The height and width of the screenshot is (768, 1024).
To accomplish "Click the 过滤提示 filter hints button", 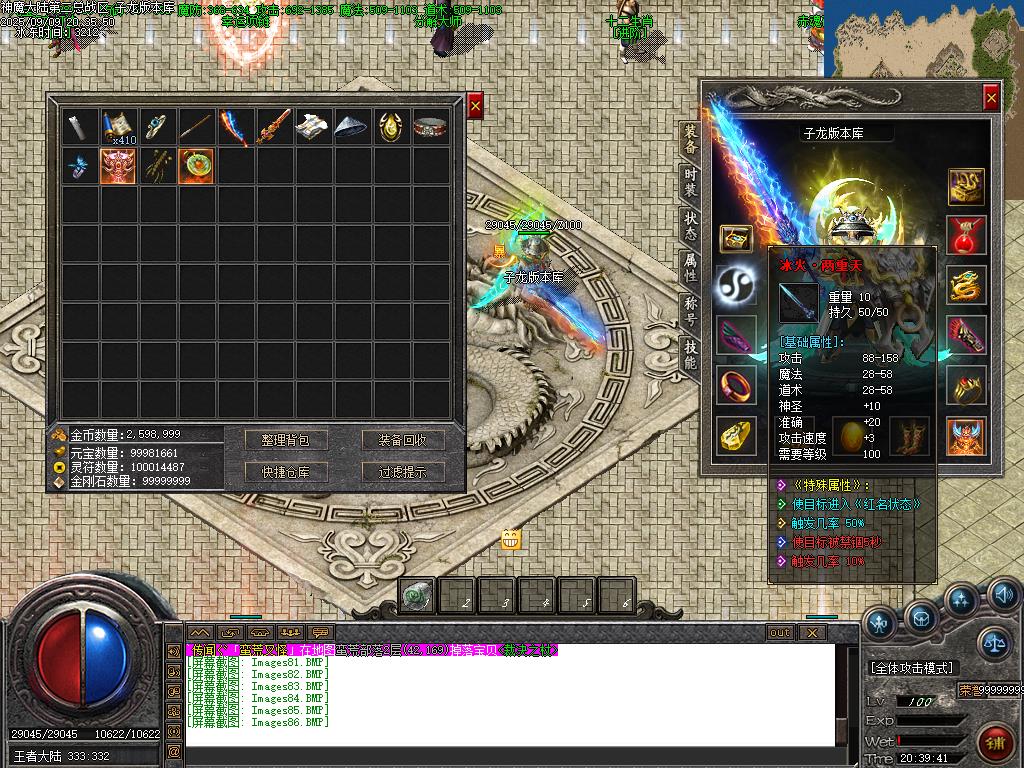I will 403,472.
